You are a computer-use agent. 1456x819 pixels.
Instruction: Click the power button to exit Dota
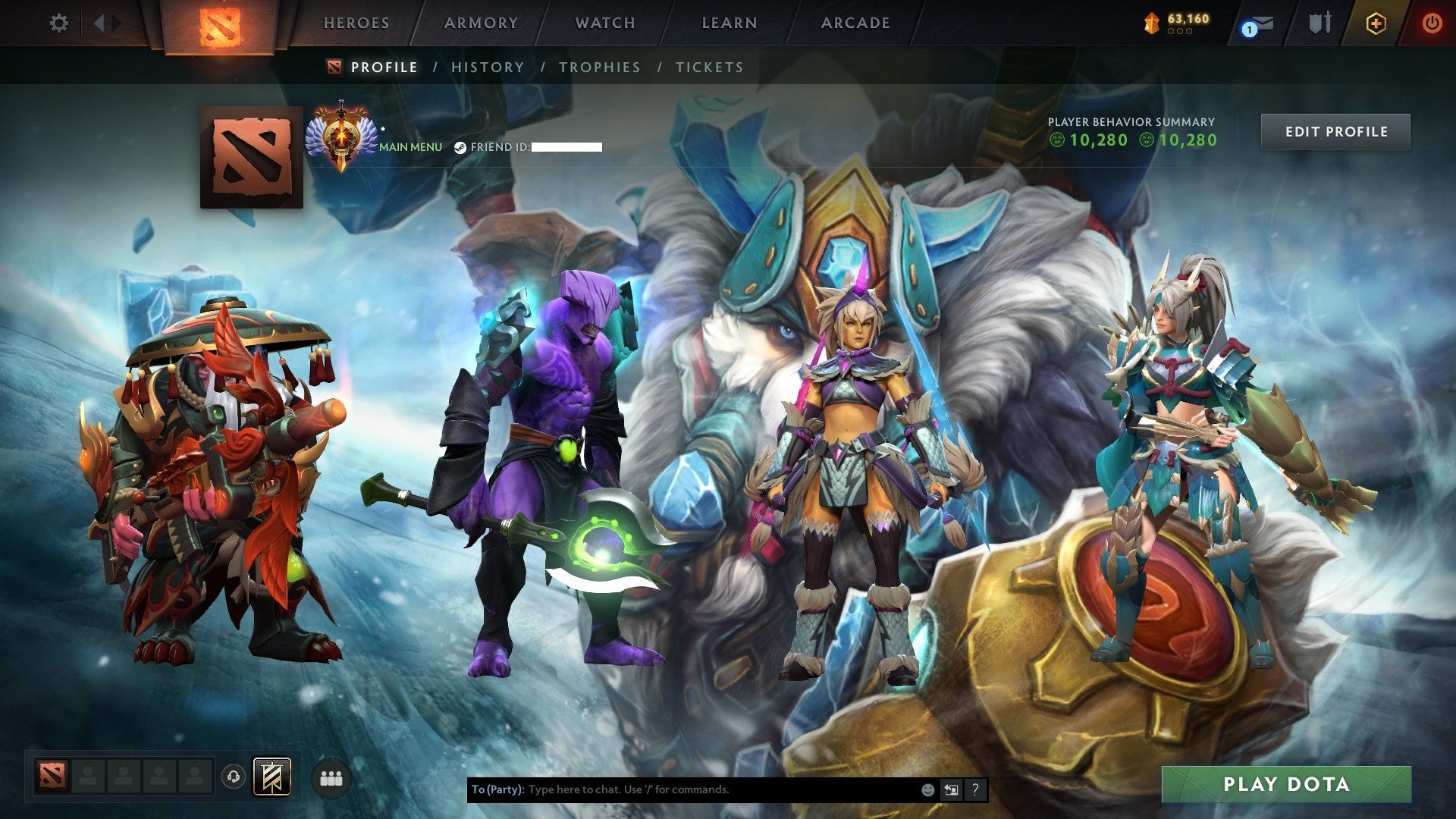(1432, 23)
